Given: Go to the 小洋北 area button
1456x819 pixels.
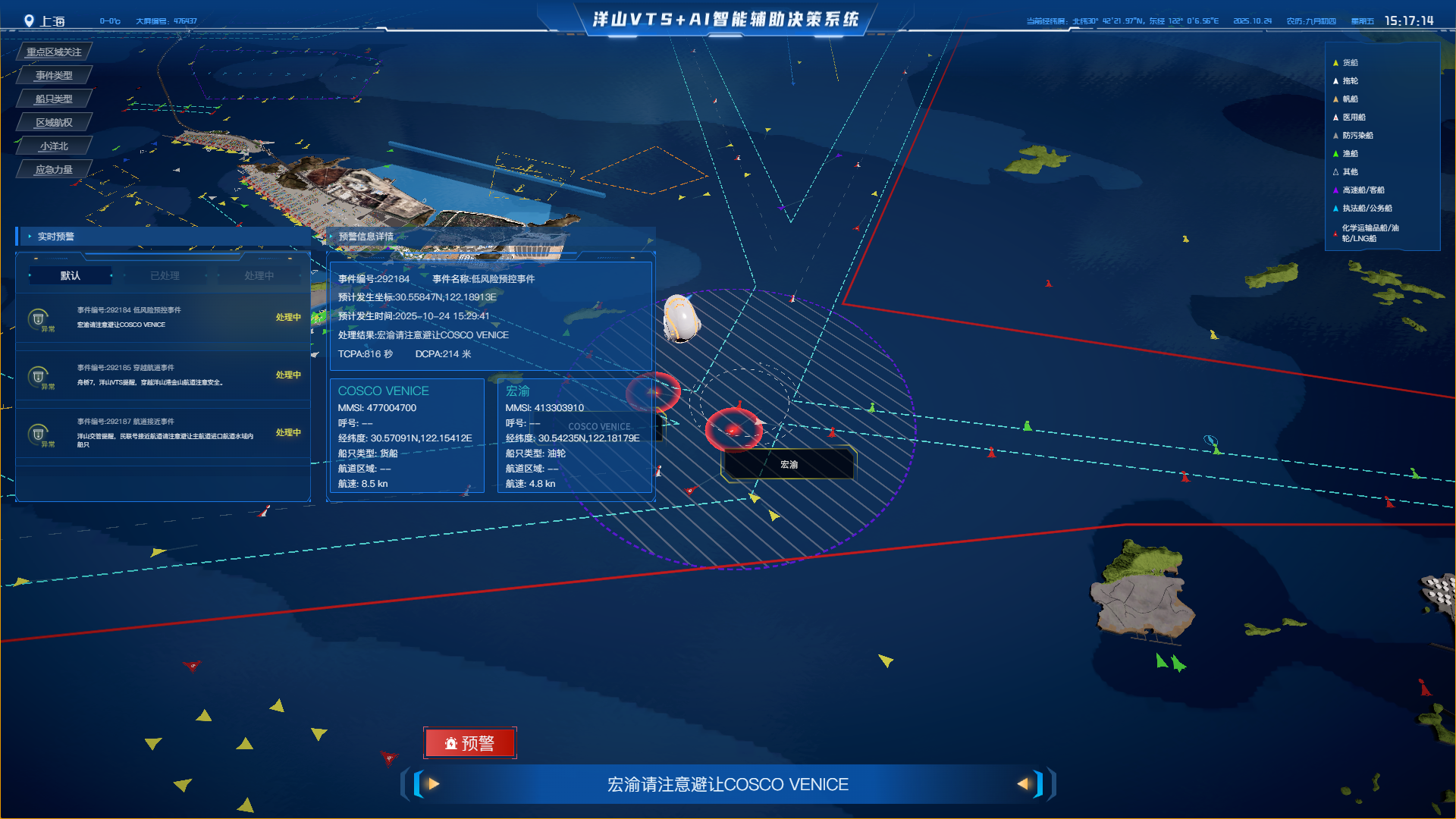Looking at the screenshot, I should (x=54, y=146).
